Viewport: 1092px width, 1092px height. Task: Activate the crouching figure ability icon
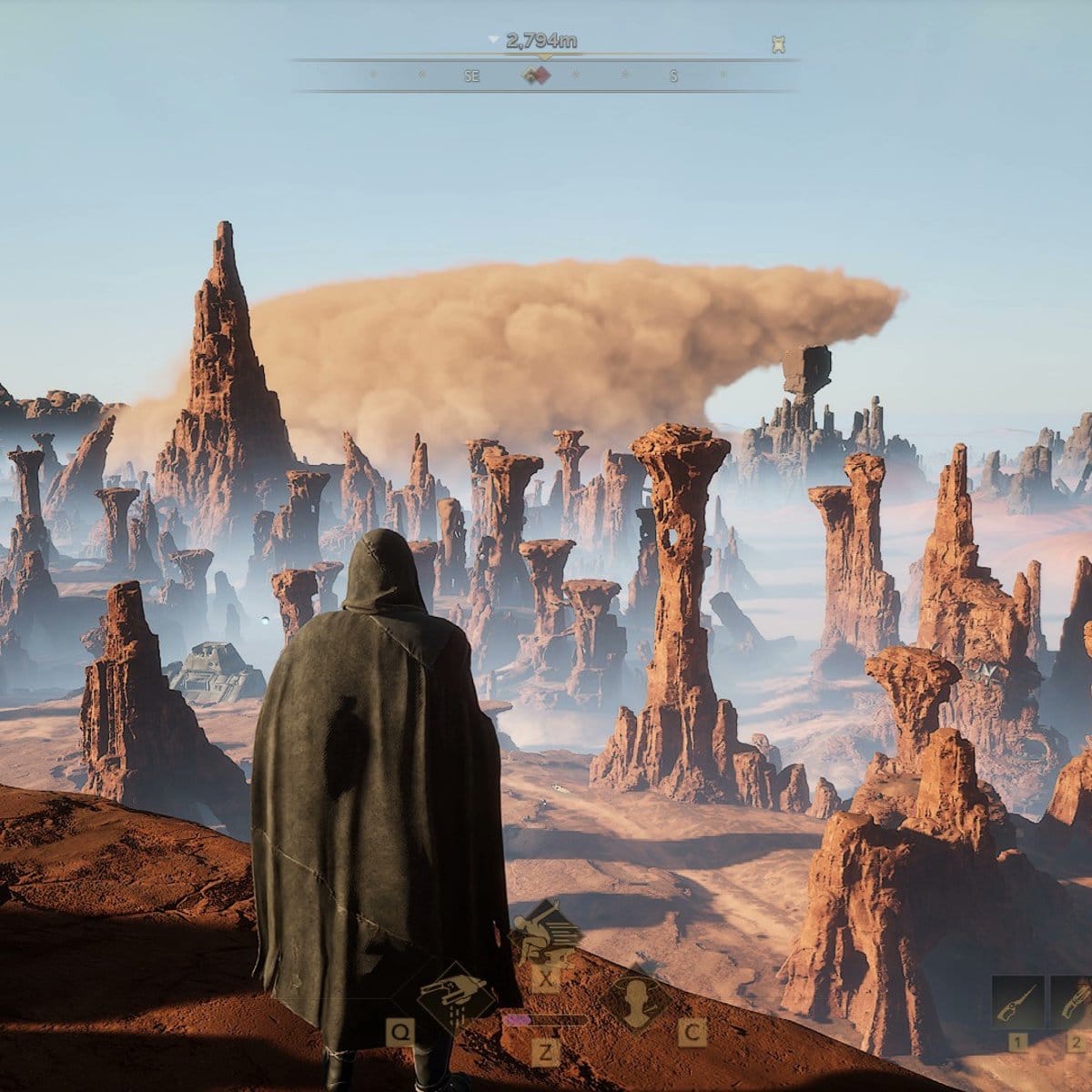(544, 930)
